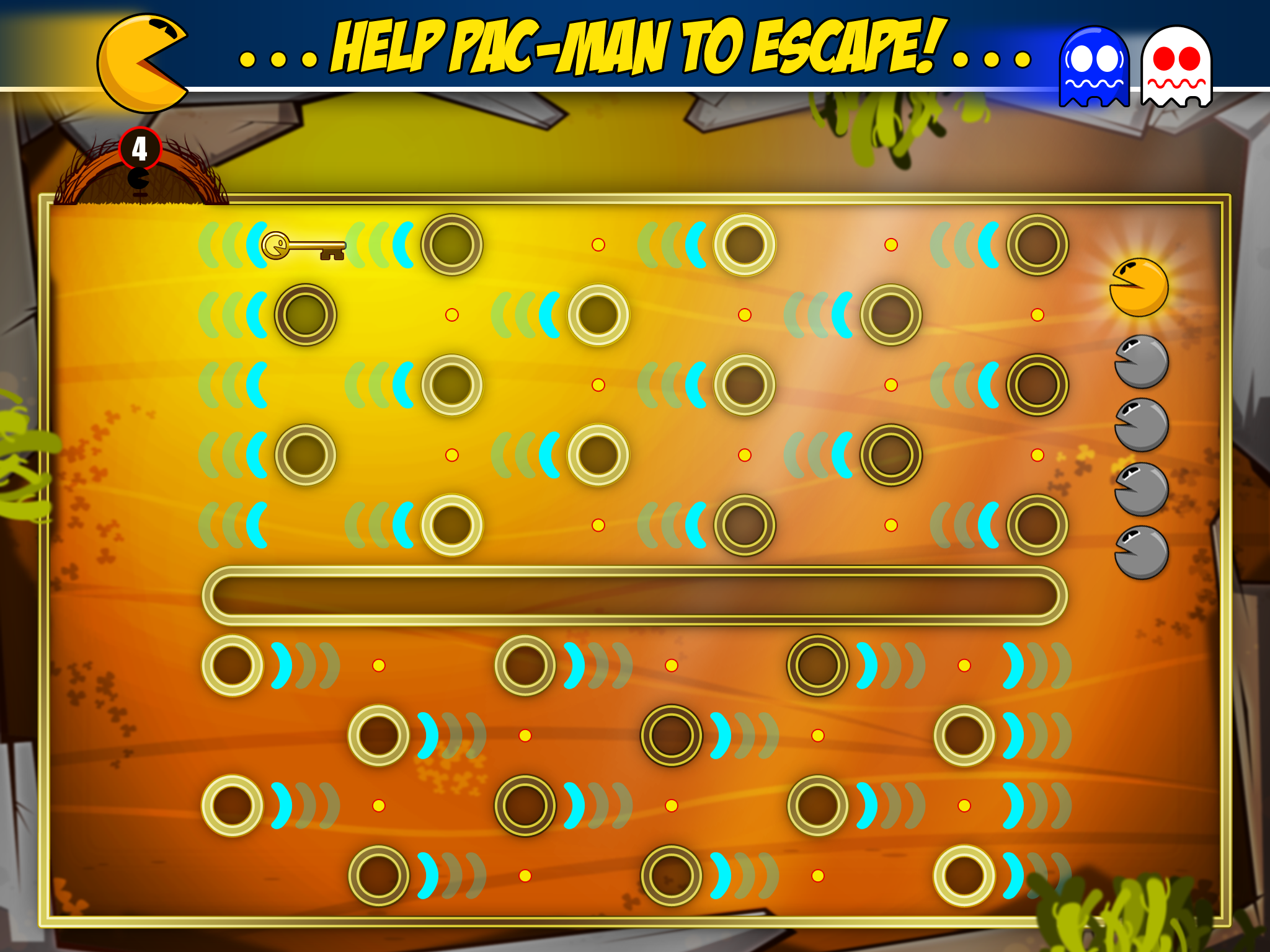The image size is (1270, 952).
Task: Click the red counter badge showing 4
Action: point(139,147)
